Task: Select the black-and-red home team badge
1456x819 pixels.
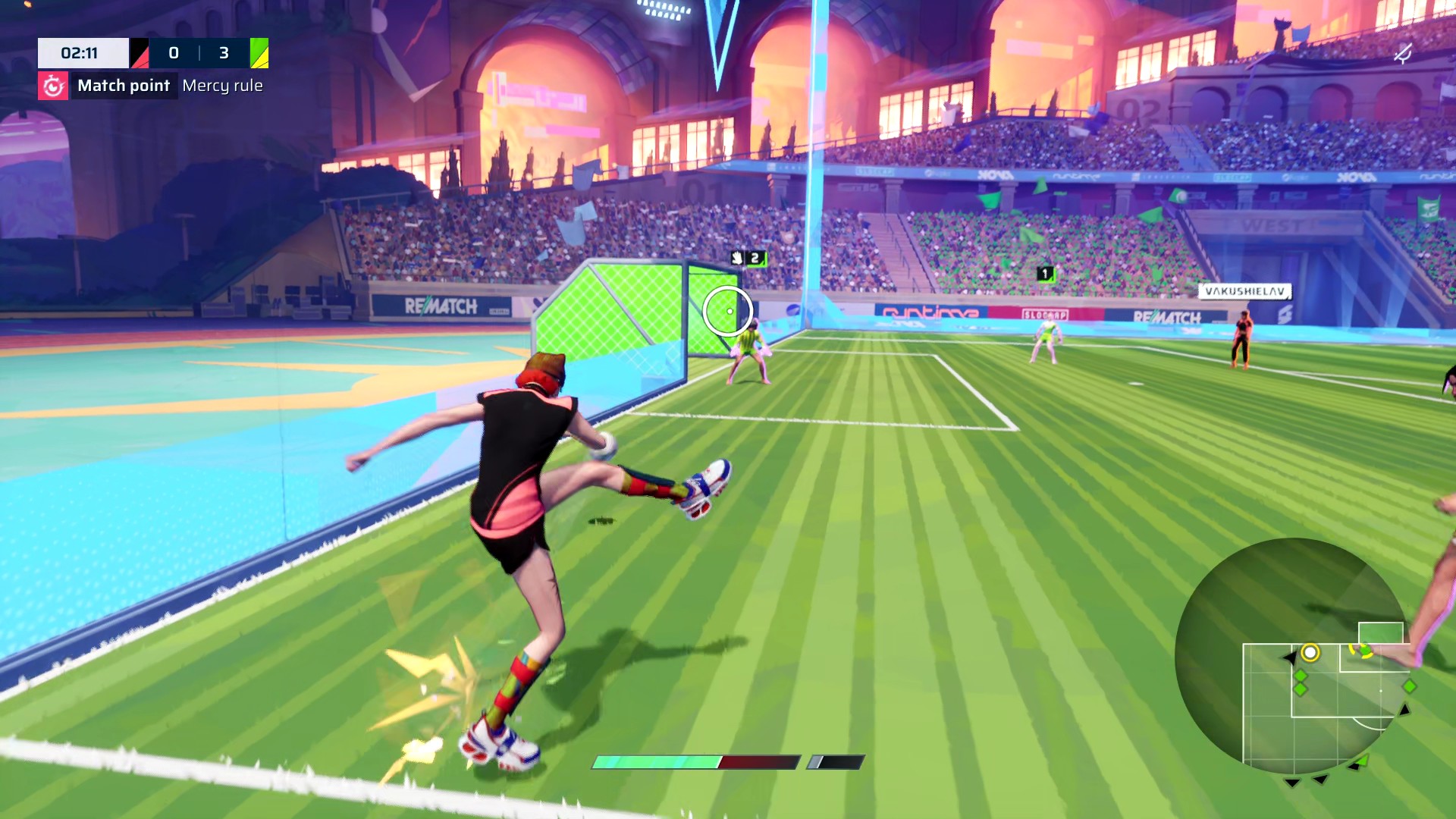Action: click(139, 53)
